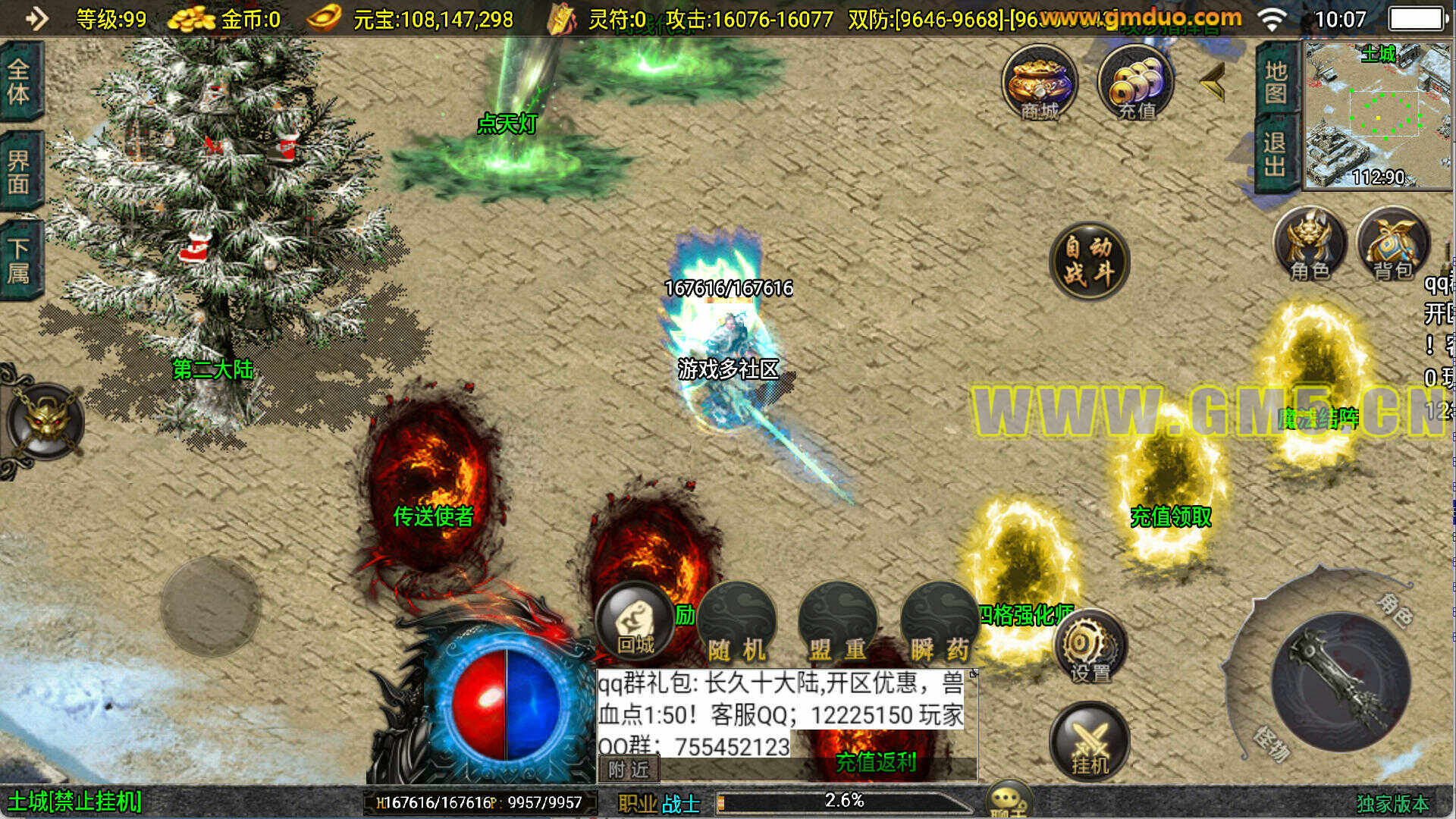Select the 全体 left tab
The height and width of the screenshot is (819, 1456).
19,82
